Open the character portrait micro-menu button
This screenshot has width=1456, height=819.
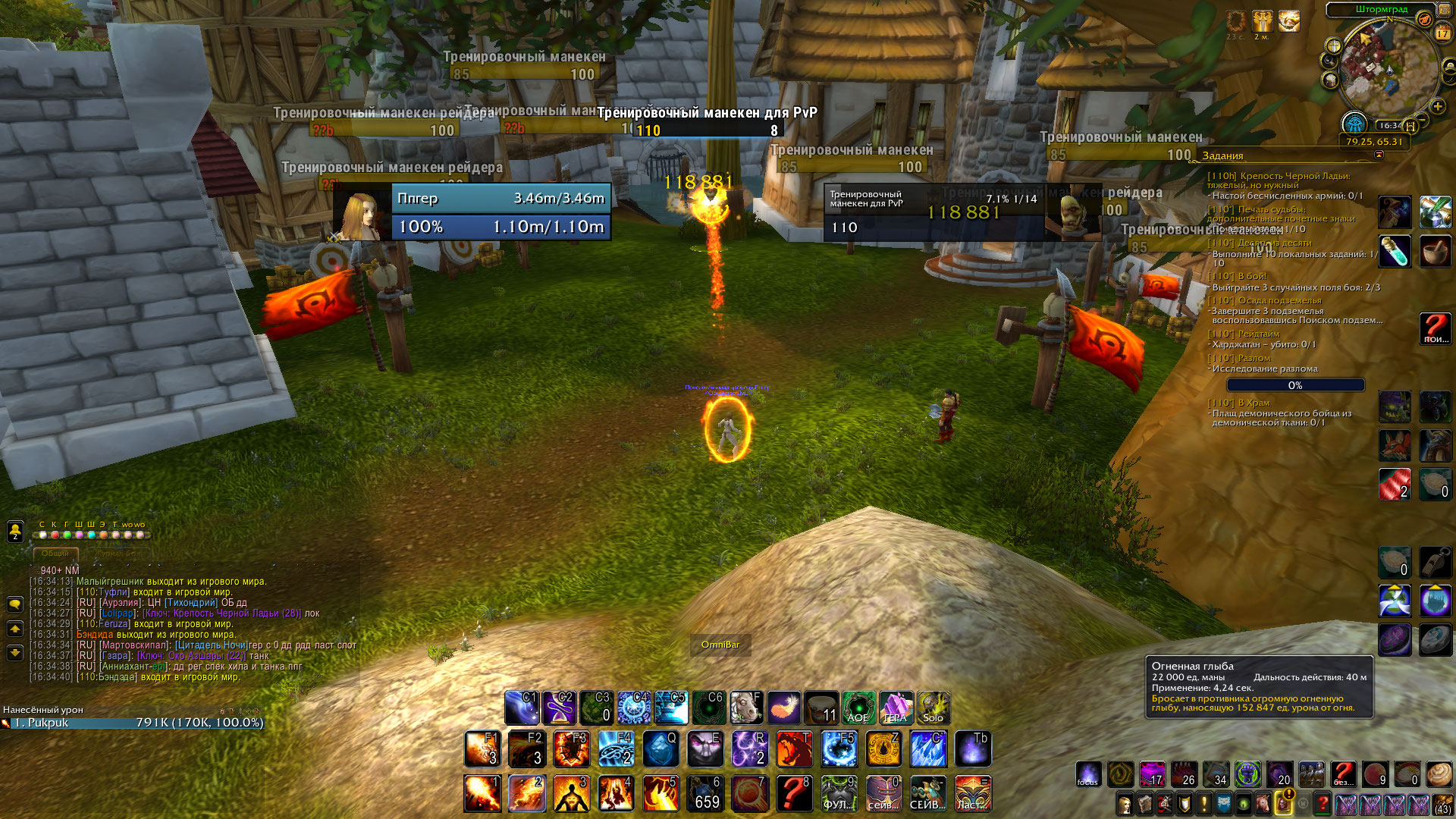1125,804
